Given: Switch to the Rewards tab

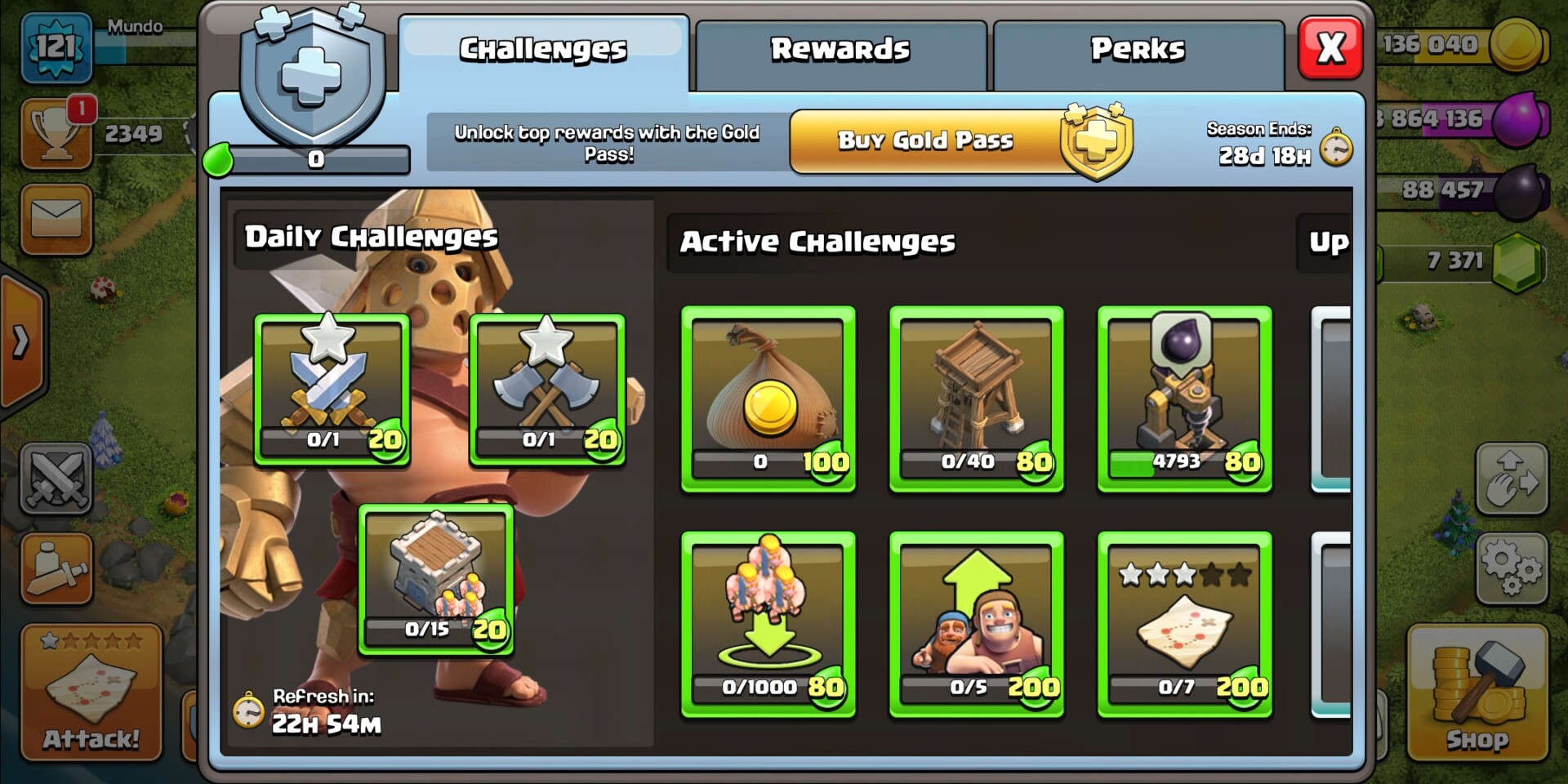Looking at the screenshot, I should click(841, 49).
